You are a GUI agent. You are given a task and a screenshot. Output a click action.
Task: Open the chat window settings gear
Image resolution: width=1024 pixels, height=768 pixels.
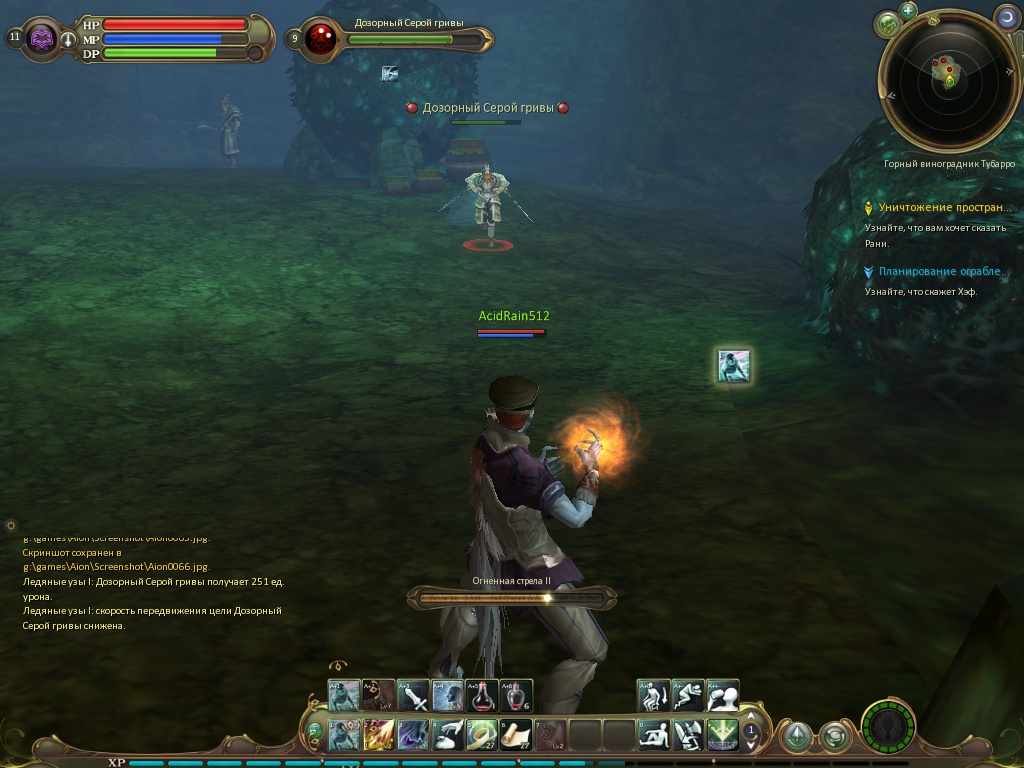click(x=11, y=525)
